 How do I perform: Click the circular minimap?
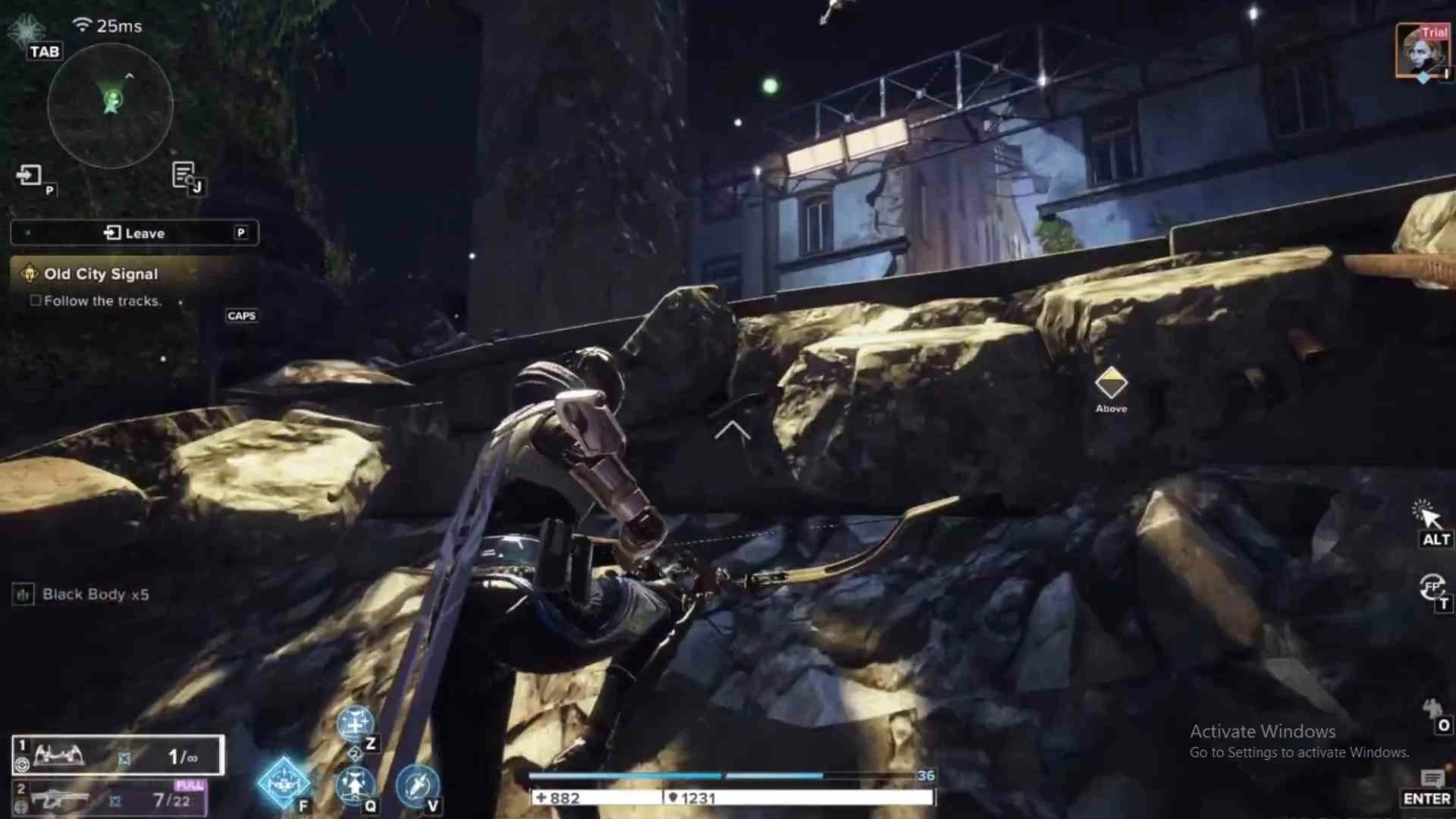111,105
